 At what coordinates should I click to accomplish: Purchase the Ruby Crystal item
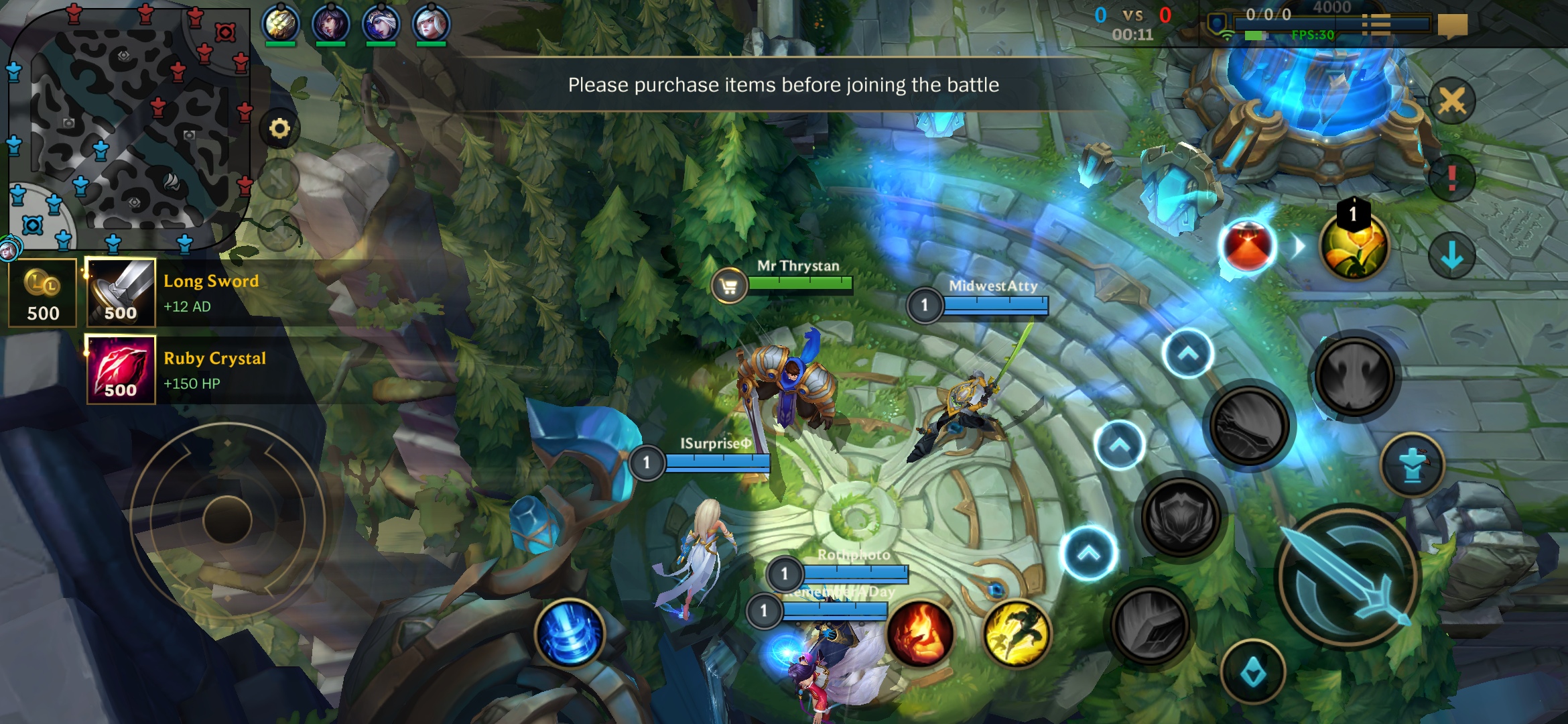(121, 370)
